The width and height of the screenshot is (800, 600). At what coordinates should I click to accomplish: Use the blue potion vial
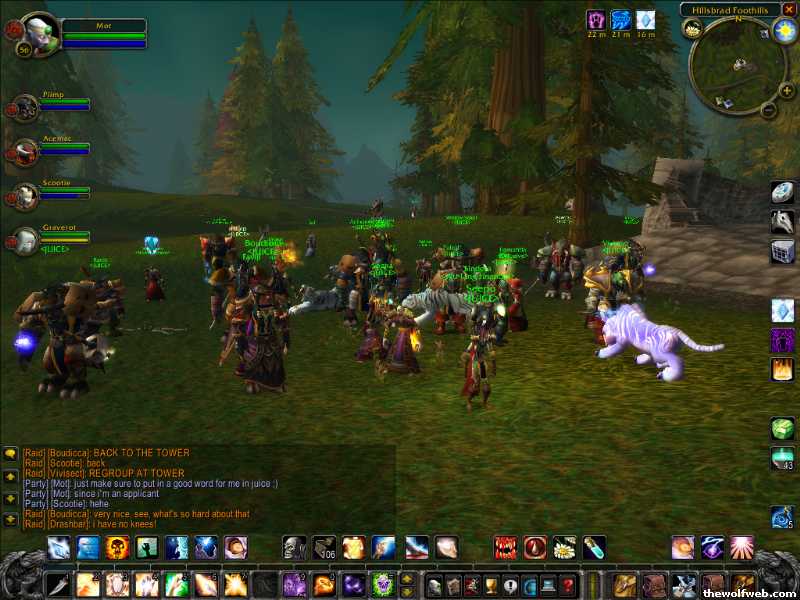pyautogui.click(x=594, y=547)
